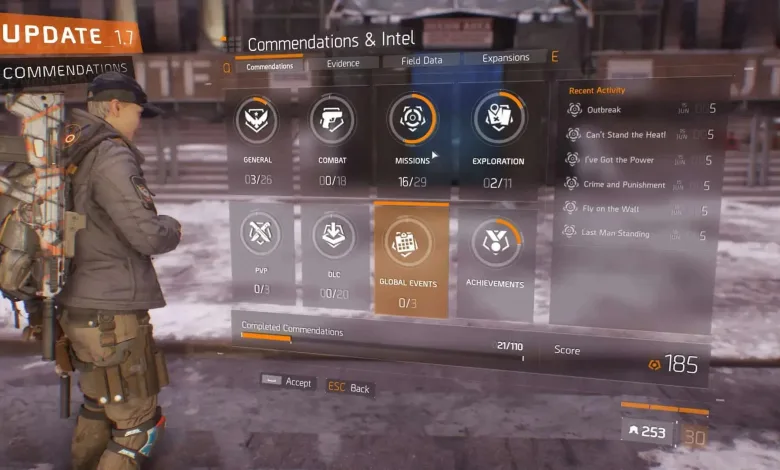
Task: Switch to the Field Data tab
Action: pyautogui.click(x=422, y=61)
